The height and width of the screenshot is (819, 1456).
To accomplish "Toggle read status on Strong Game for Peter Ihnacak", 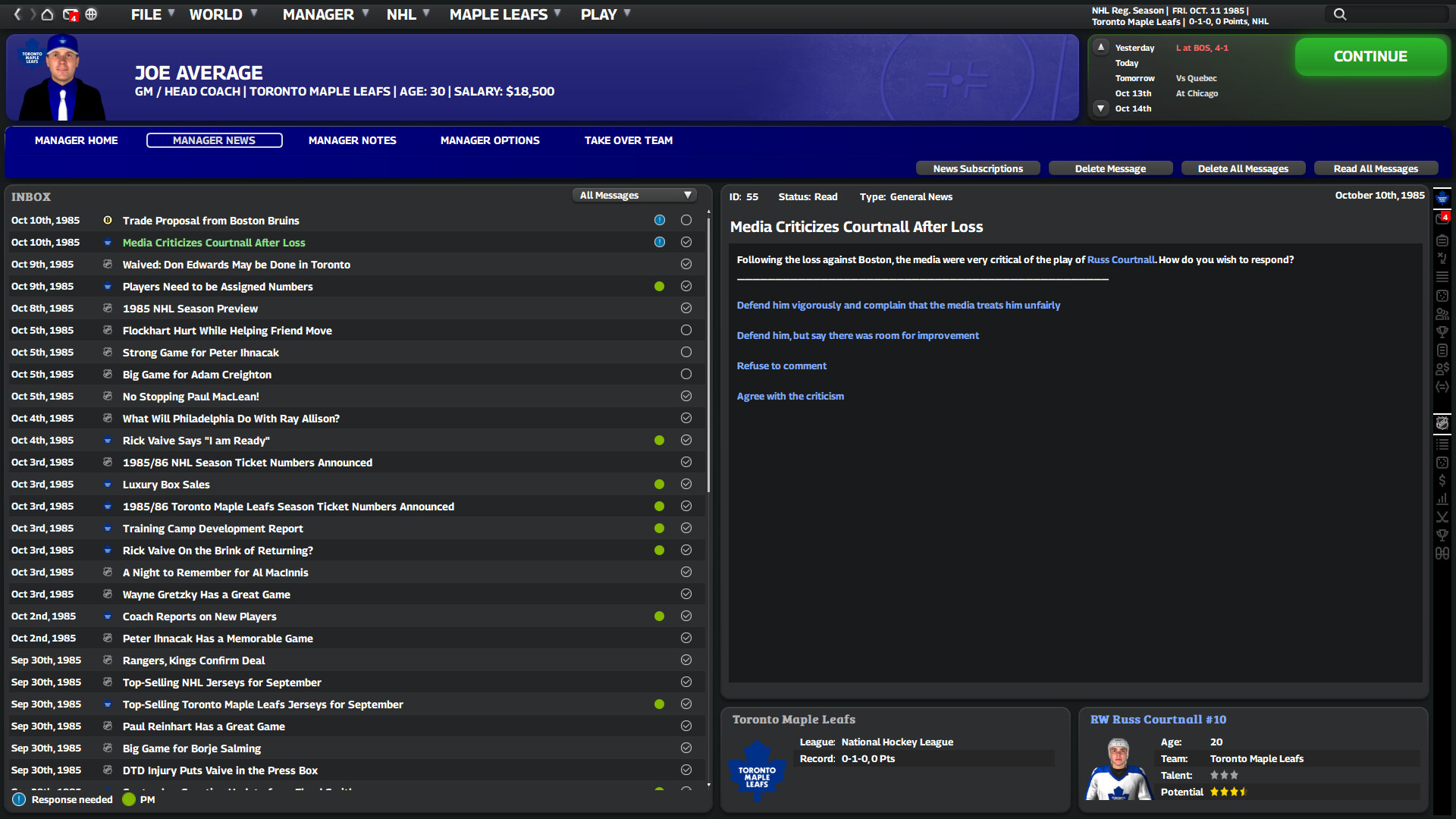I will click(686, 352).
